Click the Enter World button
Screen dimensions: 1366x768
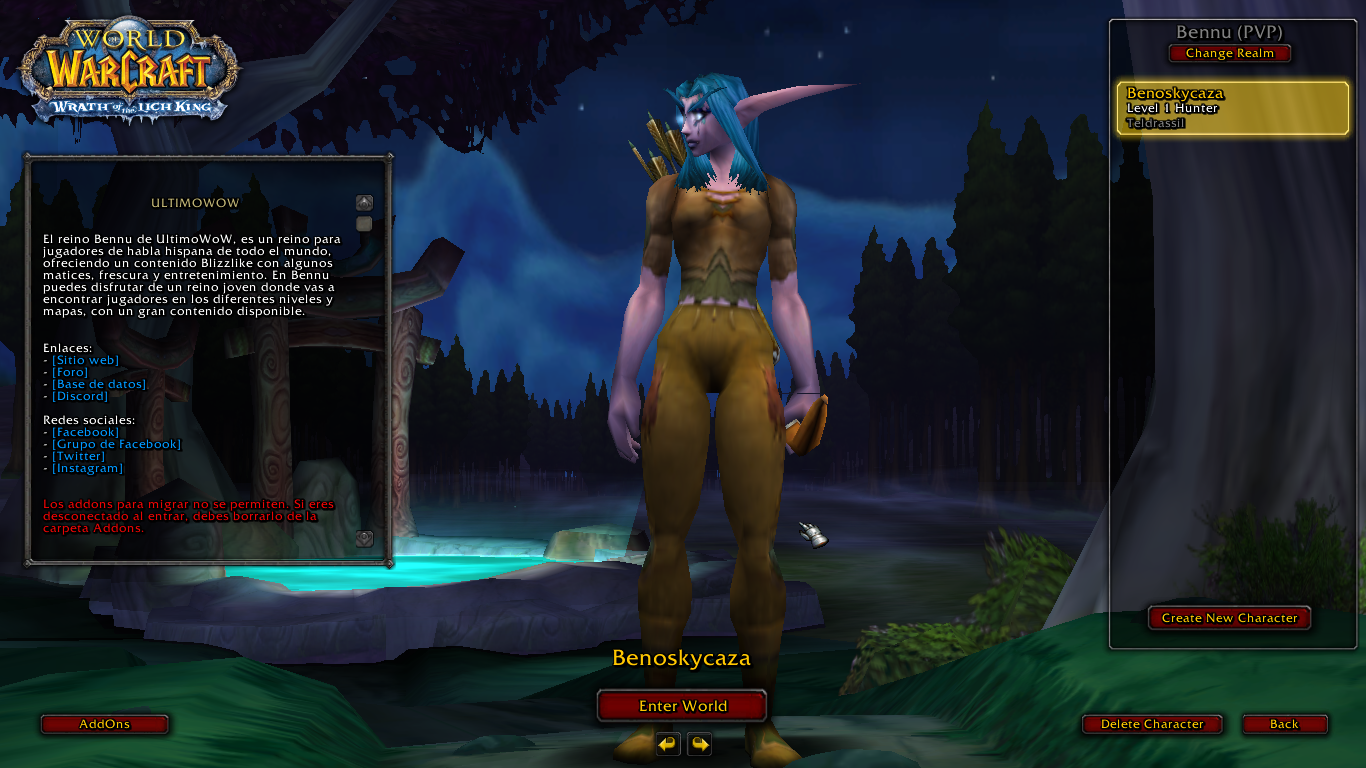coord(682,706)
